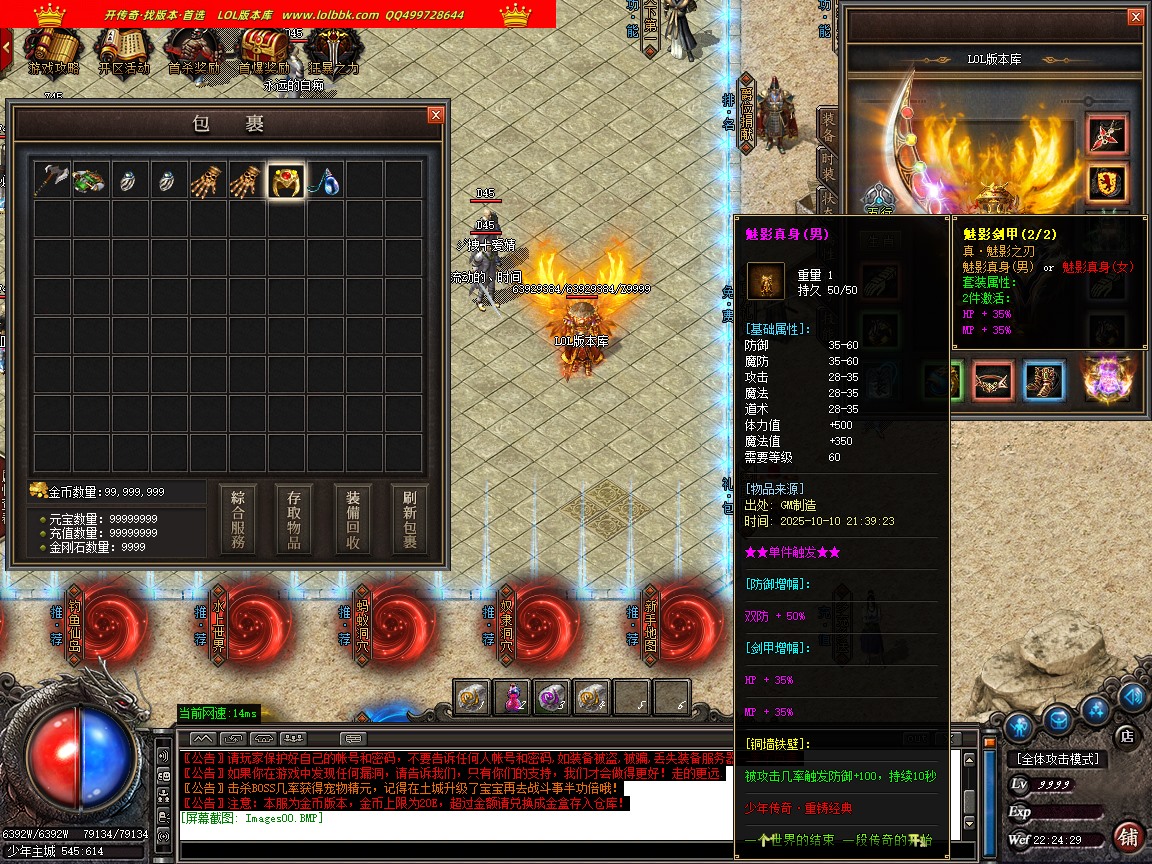The image size is (1152, 864).
Task: Close the character equipment panel
Action: pyautogui.click(x=1135, y=17)
